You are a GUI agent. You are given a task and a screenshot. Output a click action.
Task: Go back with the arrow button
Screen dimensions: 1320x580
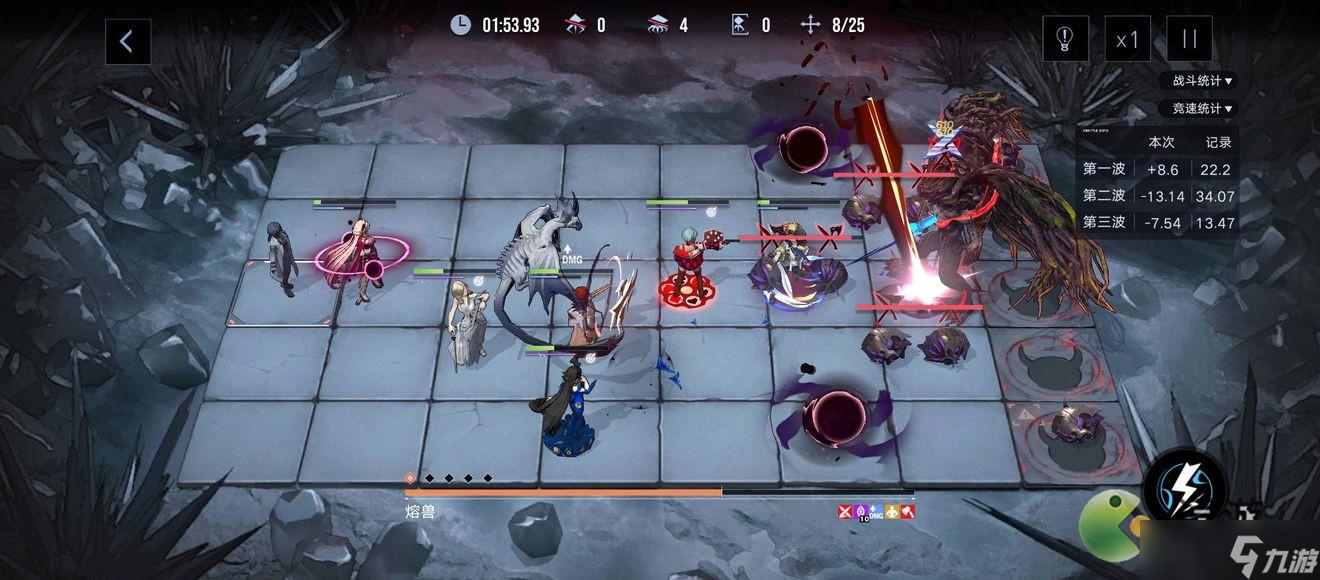[128, 41]
